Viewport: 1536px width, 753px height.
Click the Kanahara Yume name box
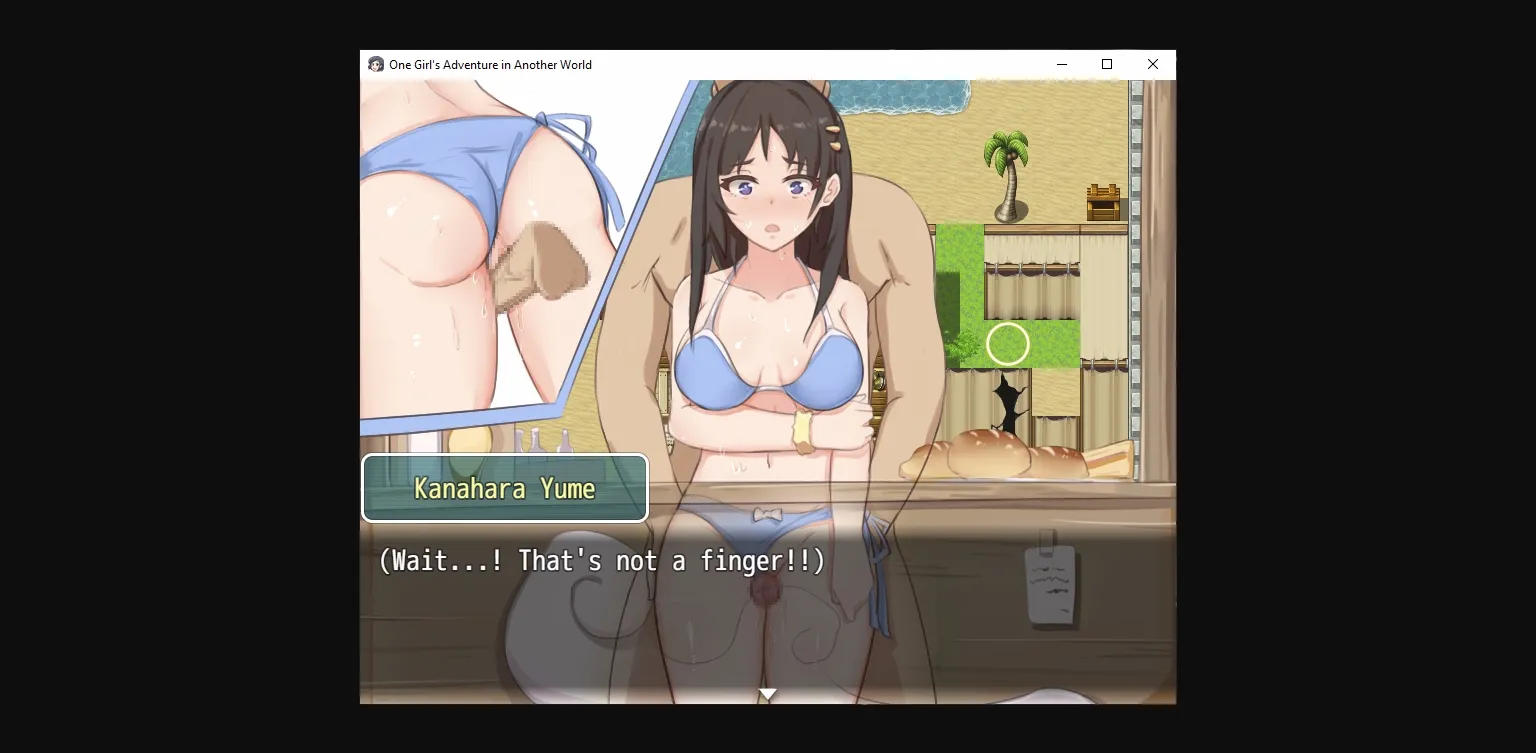505,488
